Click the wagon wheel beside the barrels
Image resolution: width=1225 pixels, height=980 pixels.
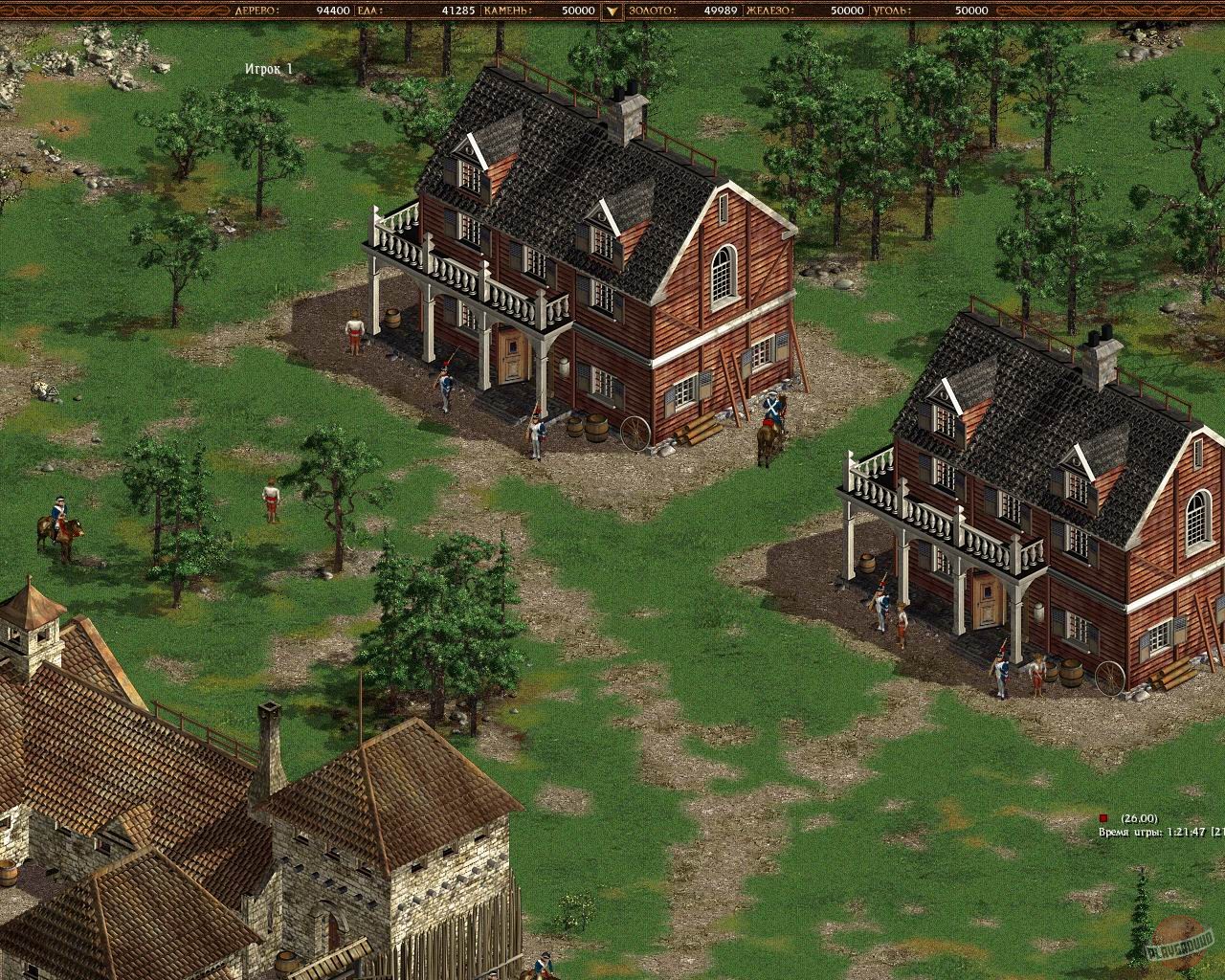point(635,434)
